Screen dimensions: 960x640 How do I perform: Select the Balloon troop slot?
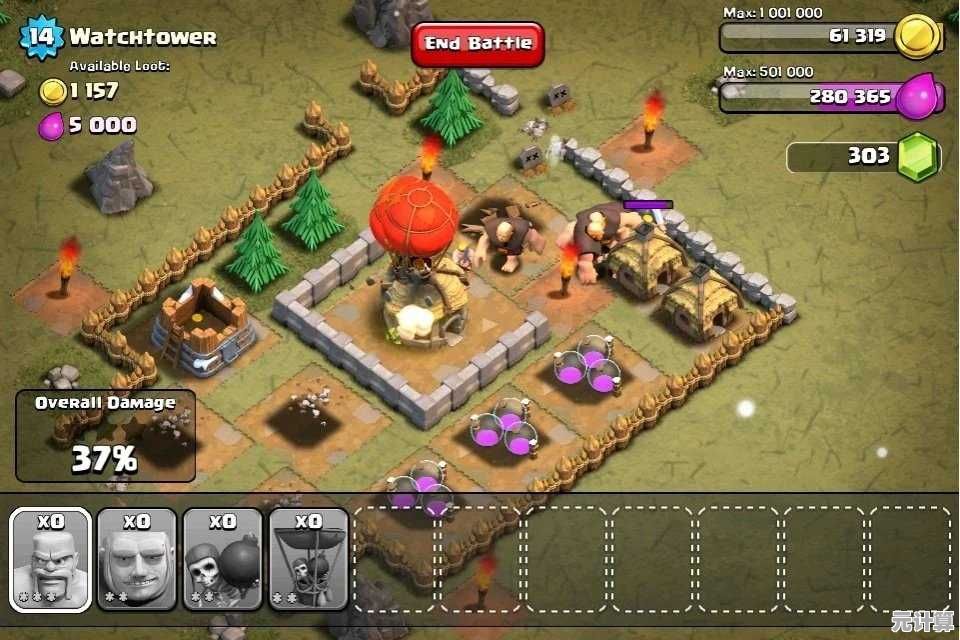pos(309,559)
